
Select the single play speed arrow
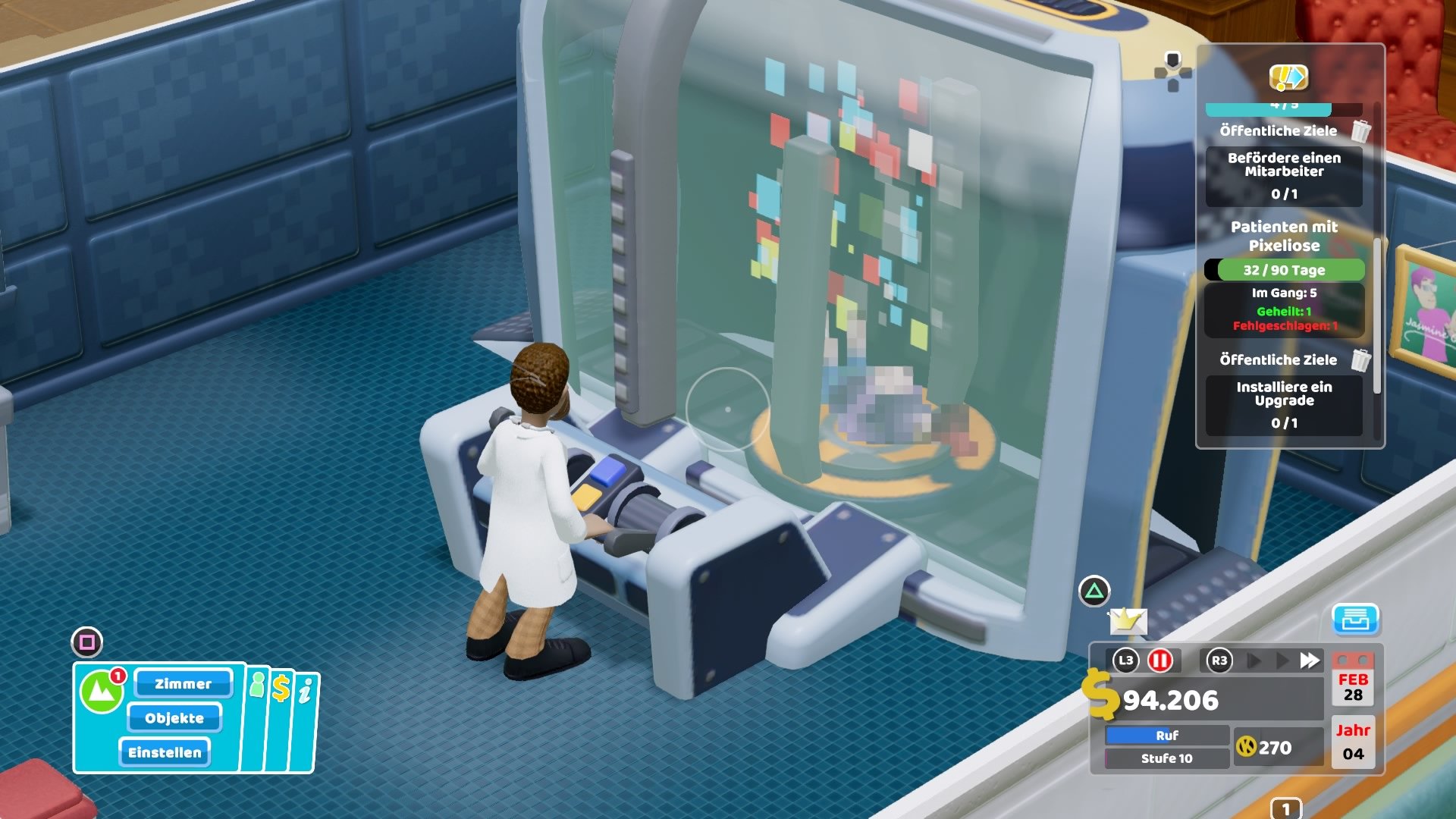[x=1253, y=661]
